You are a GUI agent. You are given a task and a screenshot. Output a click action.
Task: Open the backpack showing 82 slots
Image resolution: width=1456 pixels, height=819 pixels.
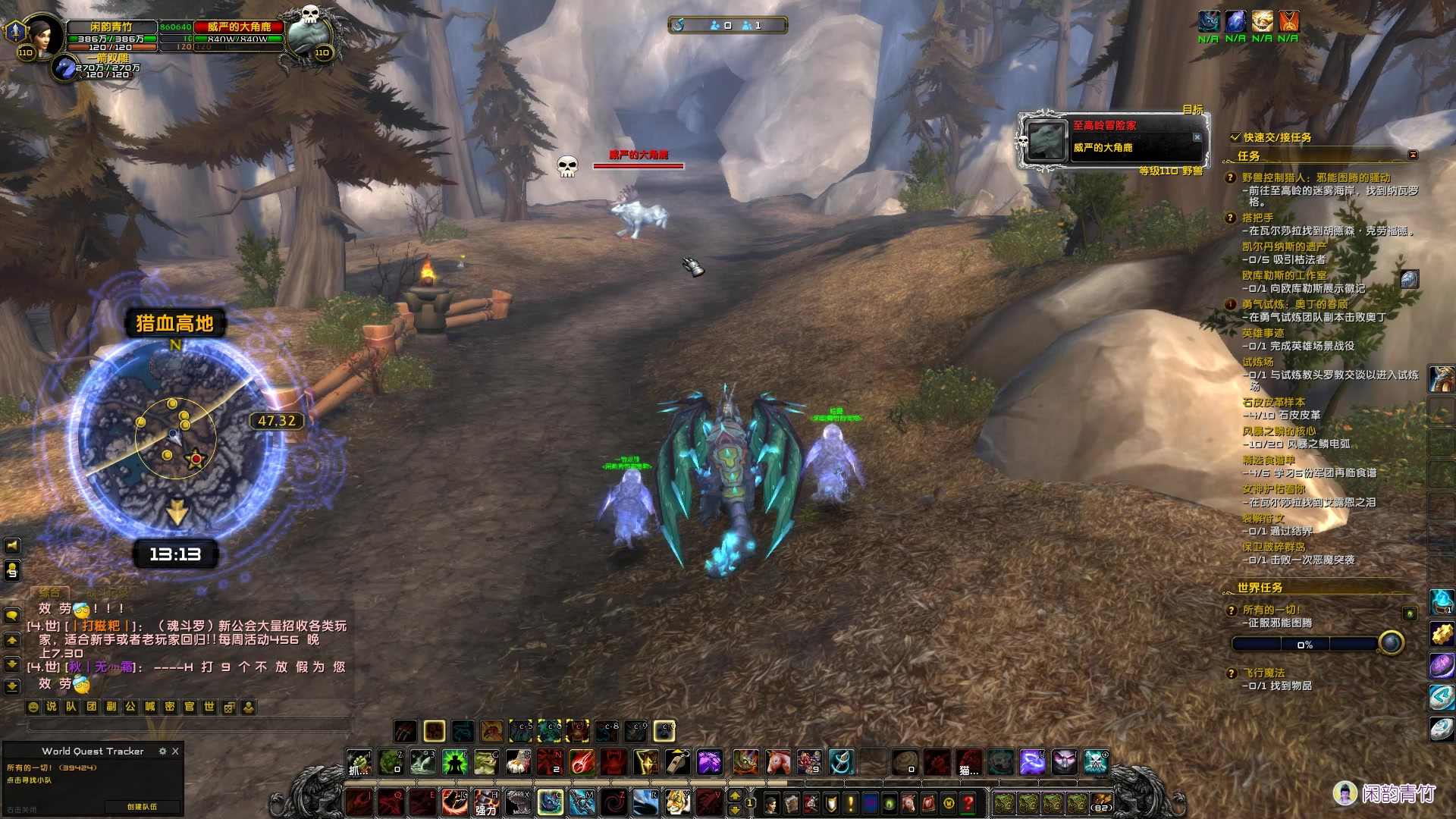(x=1101, y=802)
